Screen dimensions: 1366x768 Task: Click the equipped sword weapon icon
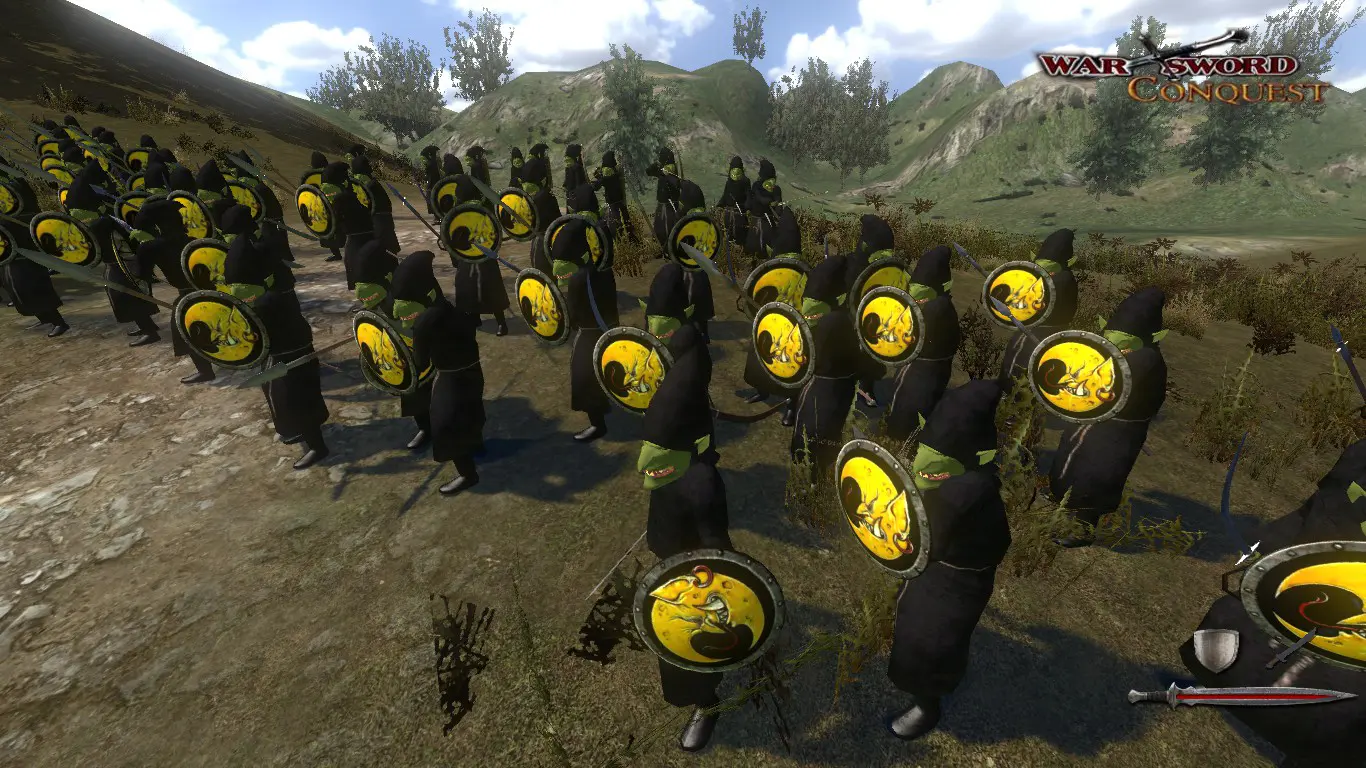[1240, 695]
